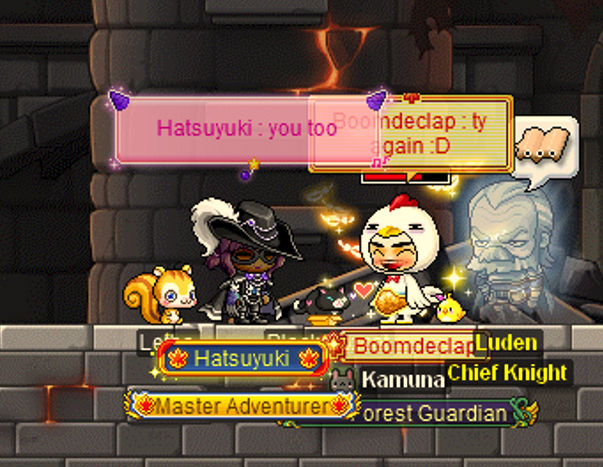
Task: Click the Luden NPC name label
Action: click(x=506, y=343)
